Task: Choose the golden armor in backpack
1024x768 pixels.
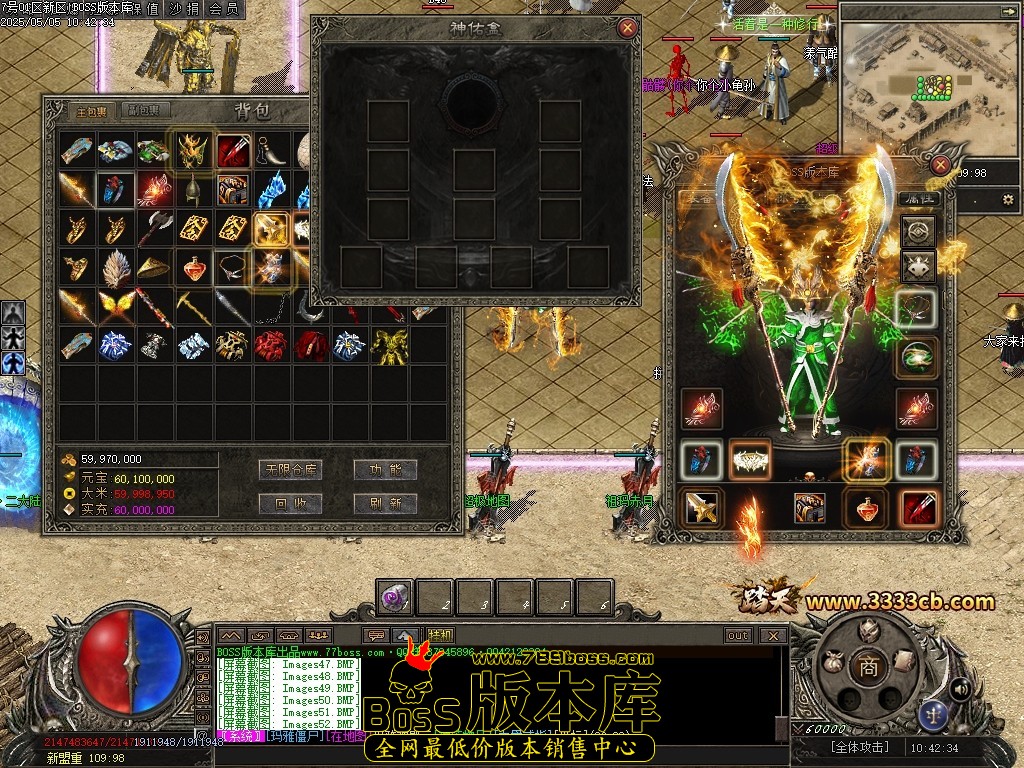Action: [x=388, y=346]
